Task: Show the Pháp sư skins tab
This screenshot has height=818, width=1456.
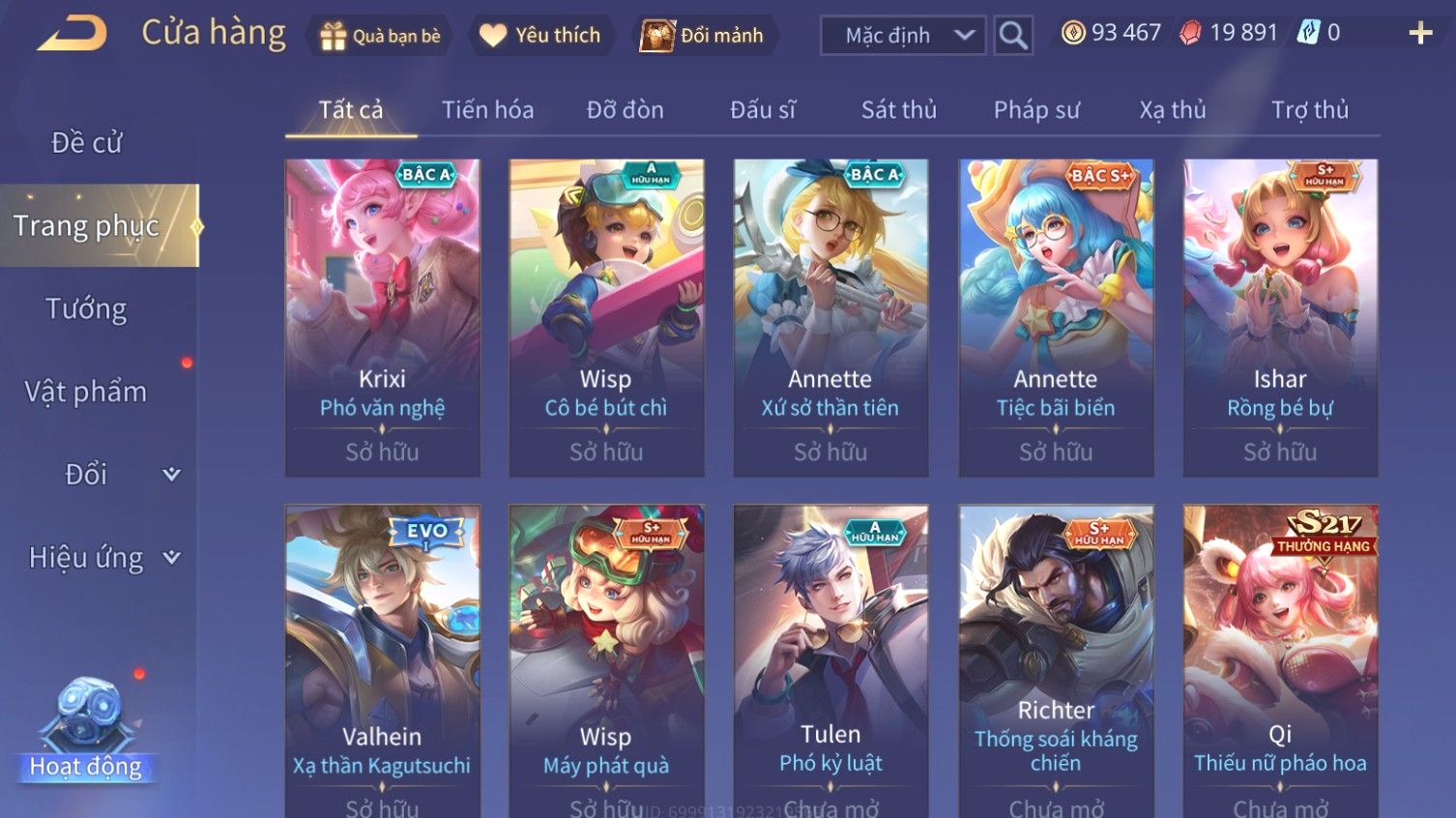Action: click(x=1036, y=110)
